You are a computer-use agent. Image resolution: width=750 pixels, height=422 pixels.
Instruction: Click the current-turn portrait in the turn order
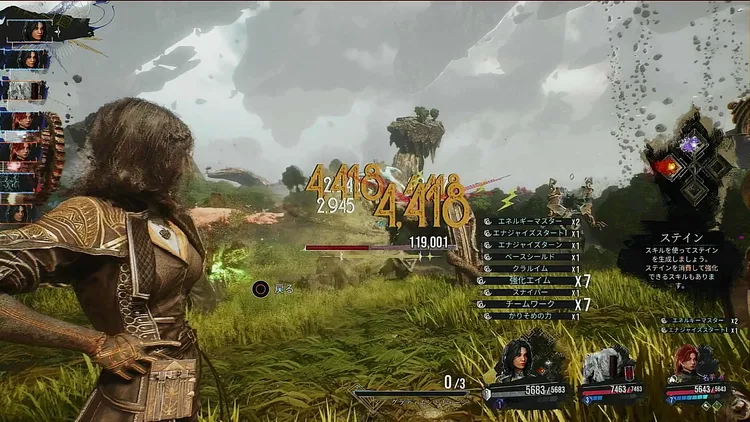click(32, 31)
